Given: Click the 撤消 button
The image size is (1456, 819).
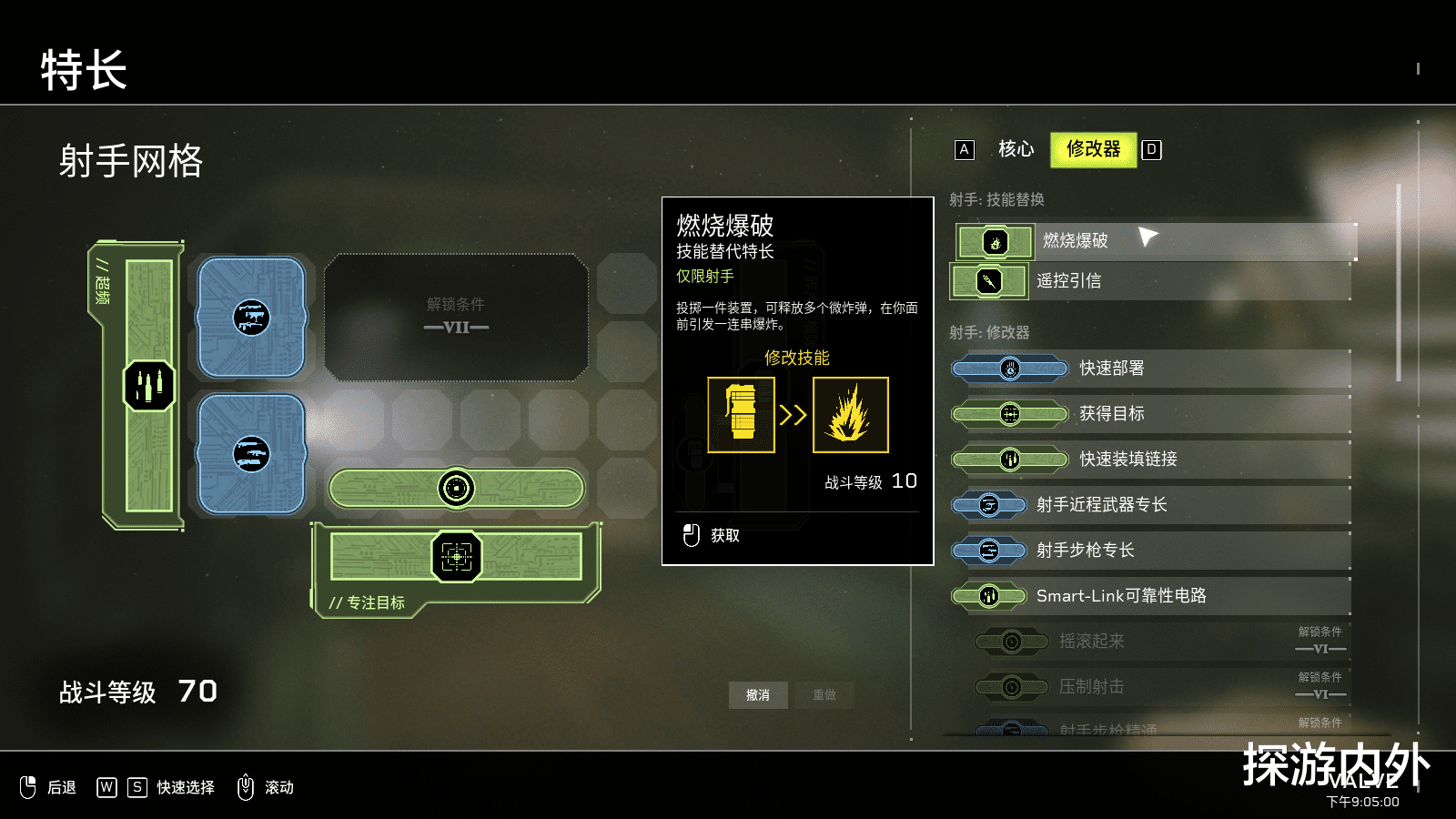Looking at the screenshot, I should click(758, 694).
